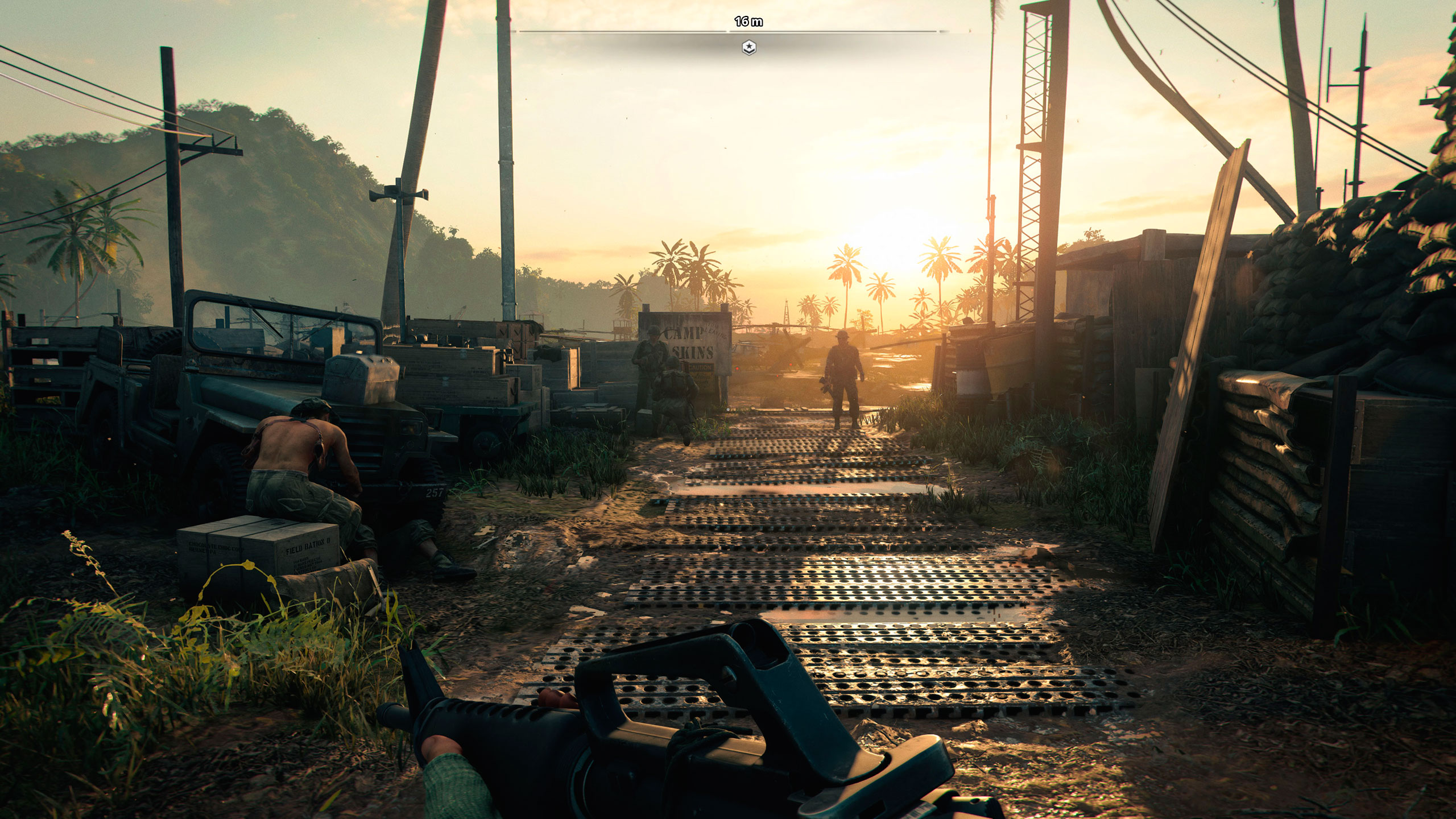1456x819 pixels.
Task: Click the yellow CAUTION sign
Action: (701, 369)
